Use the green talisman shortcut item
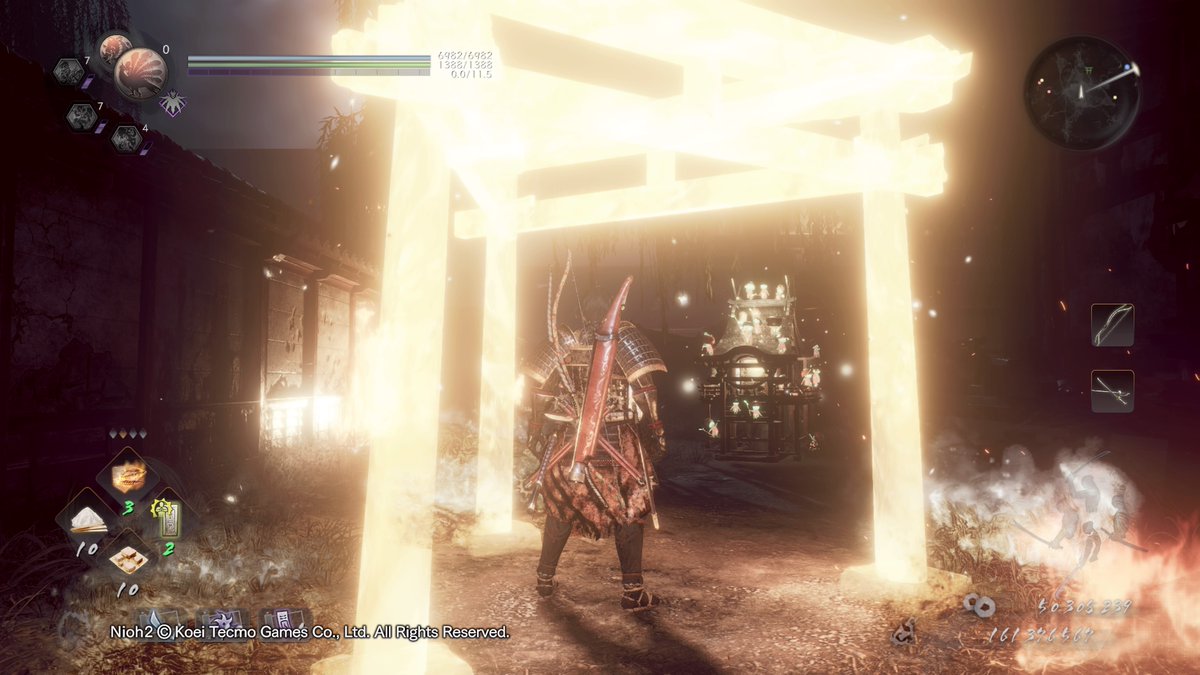 [165, 518]
